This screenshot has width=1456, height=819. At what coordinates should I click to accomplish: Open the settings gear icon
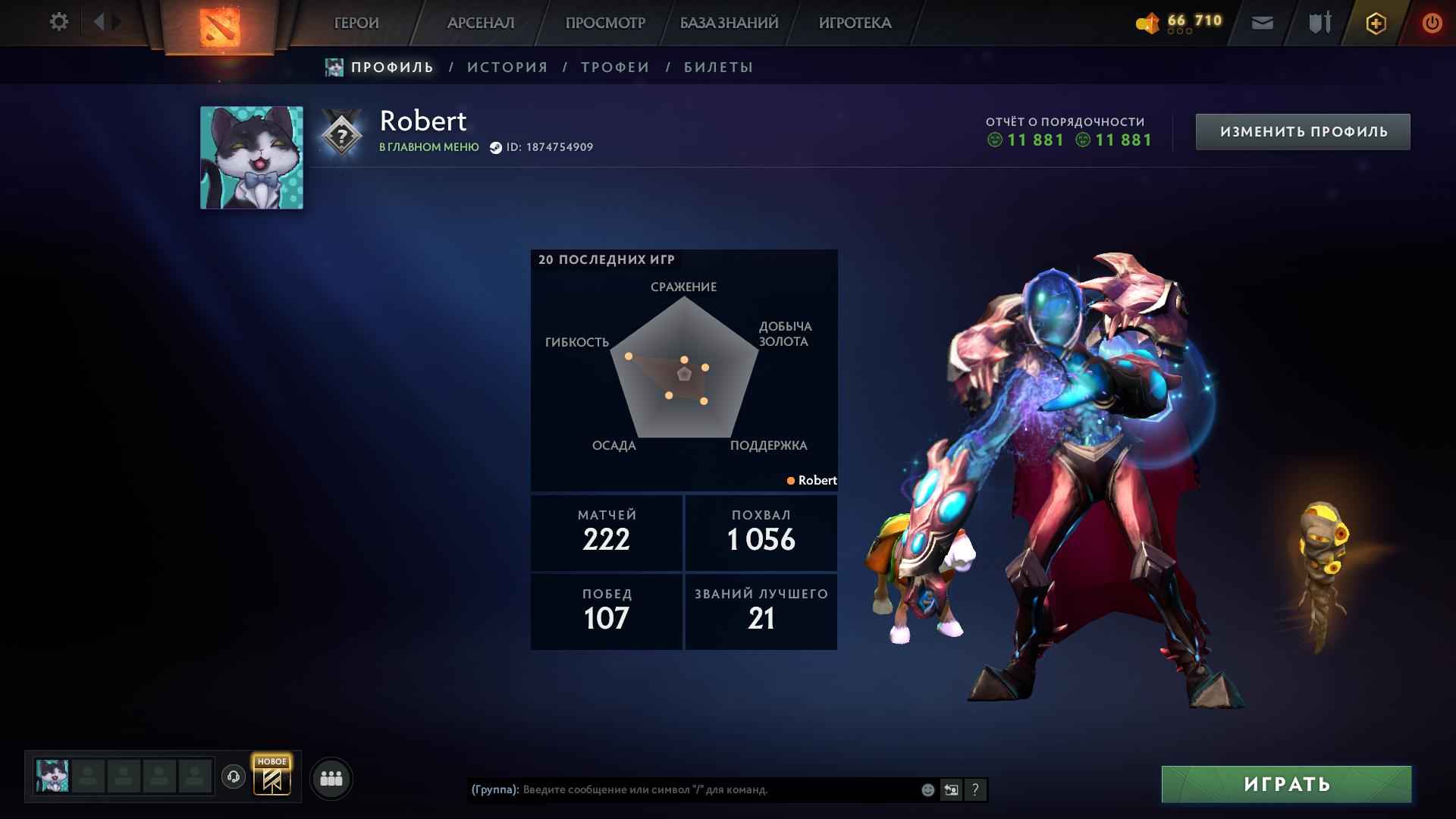pos(58,22)
